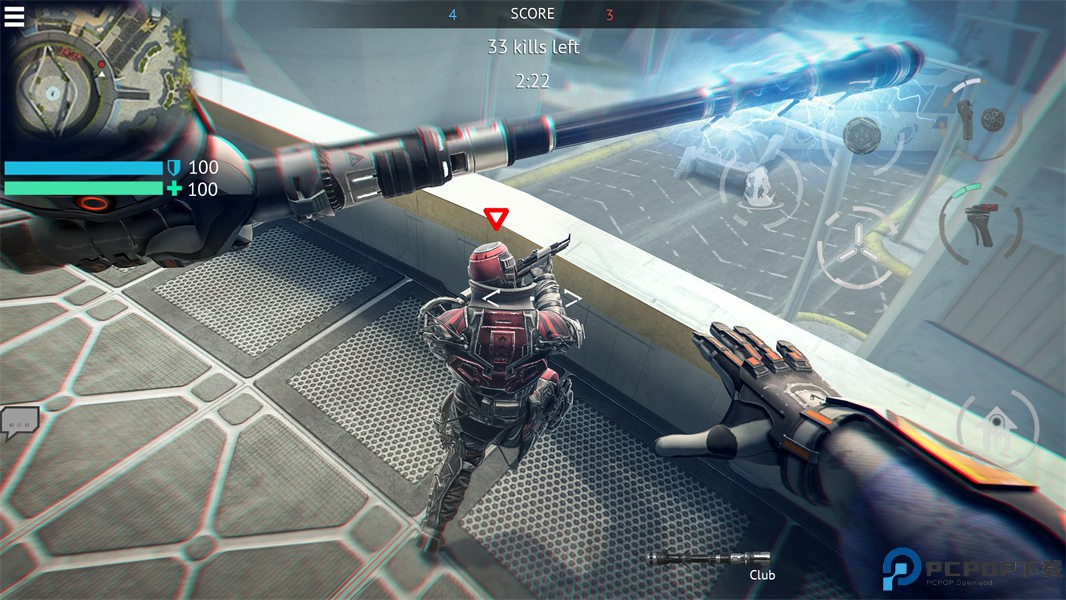Viewport: 1066px width, 600px height.
Task: Open the chat speech bubble
Action: (19, 424)
